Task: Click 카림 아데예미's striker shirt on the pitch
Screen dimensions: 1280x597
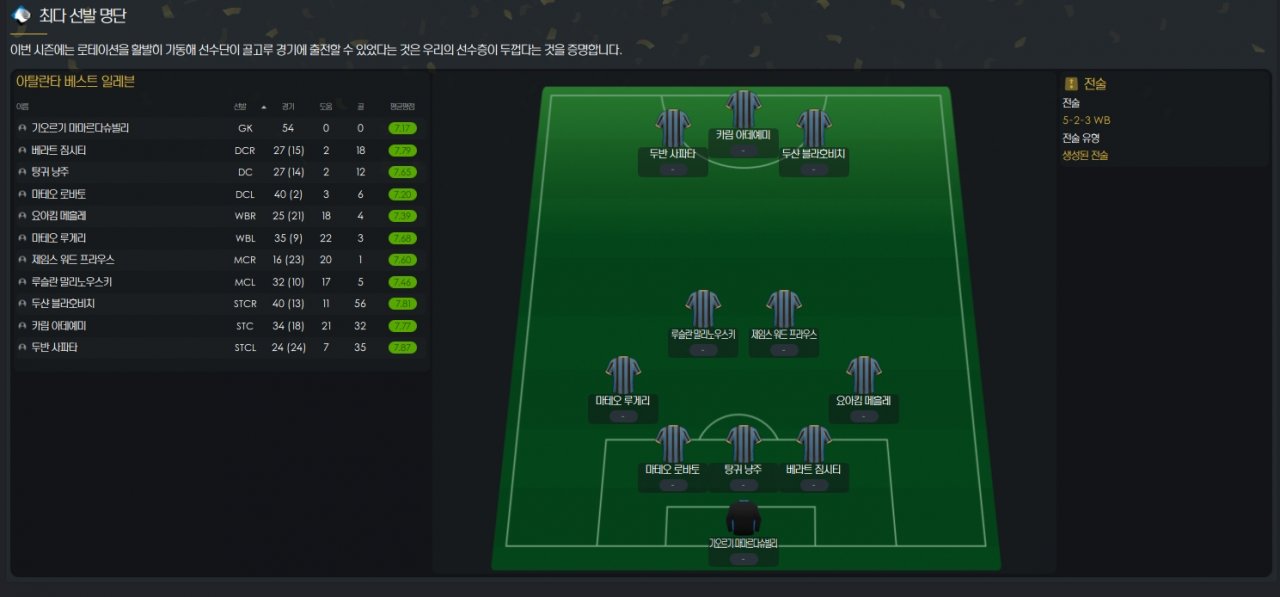Action: pos(744,109)
